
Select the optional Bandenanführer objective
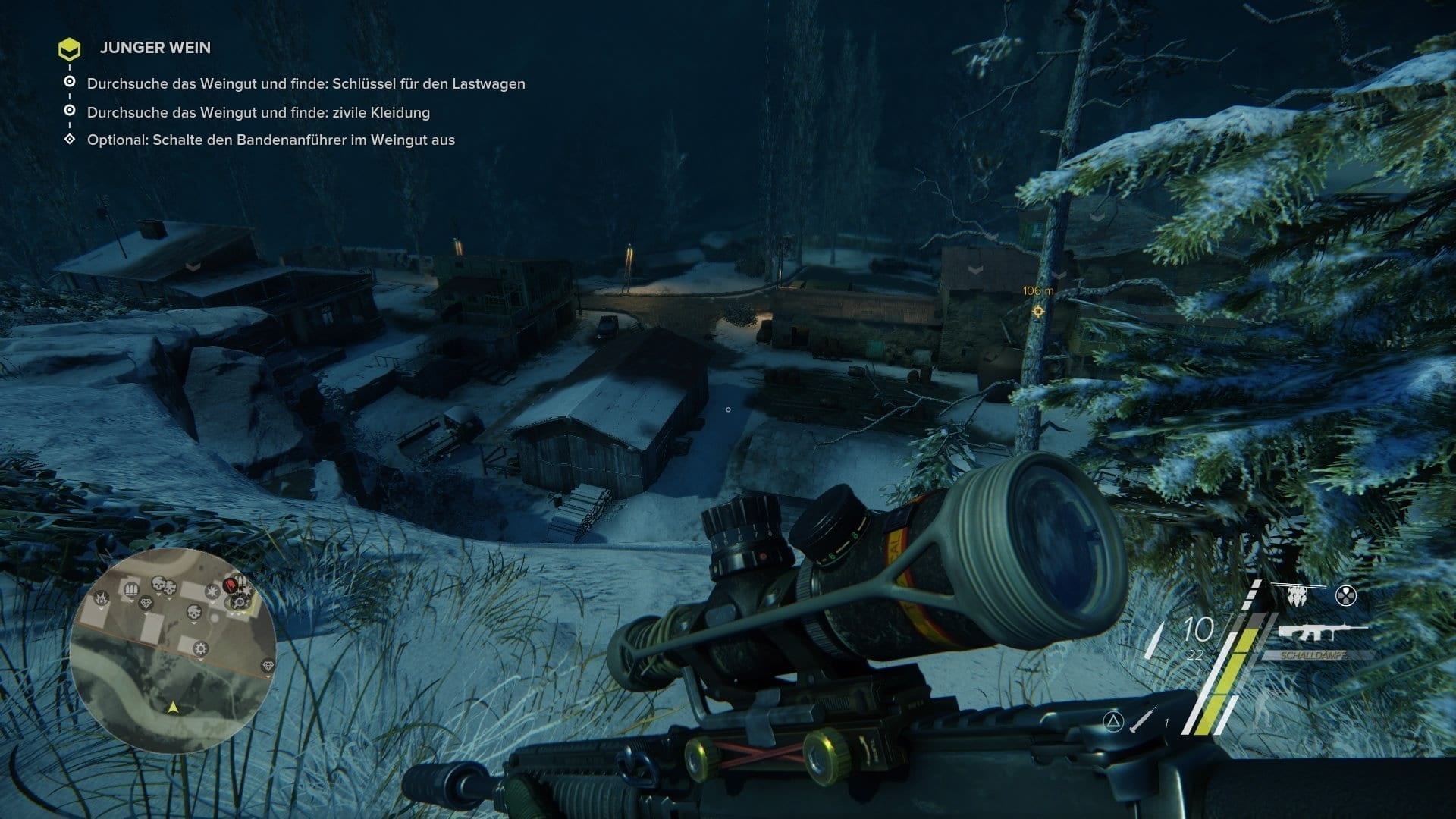[x=271, y=140]
